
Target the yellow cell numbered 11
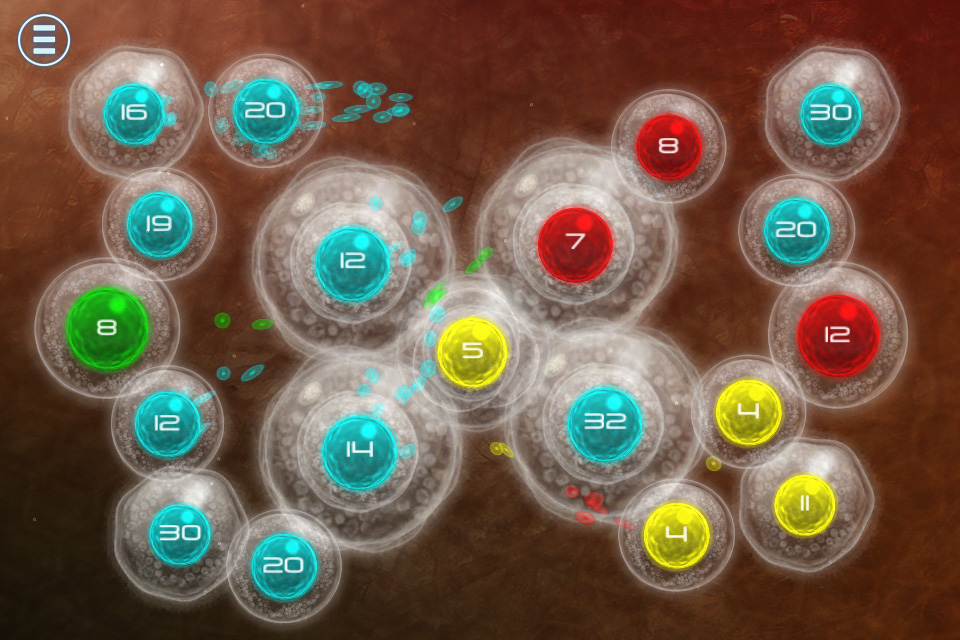point(804,504)
